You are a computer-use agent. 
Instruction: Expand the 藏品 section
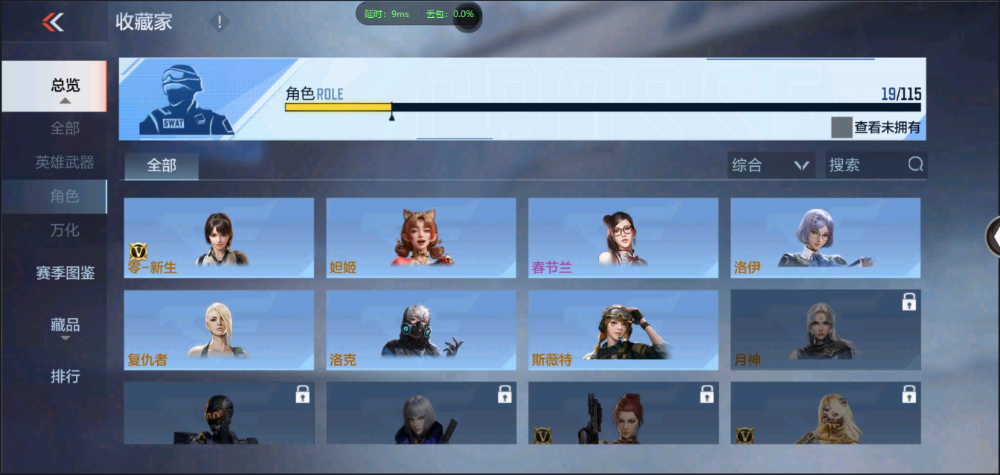(64, 325)
